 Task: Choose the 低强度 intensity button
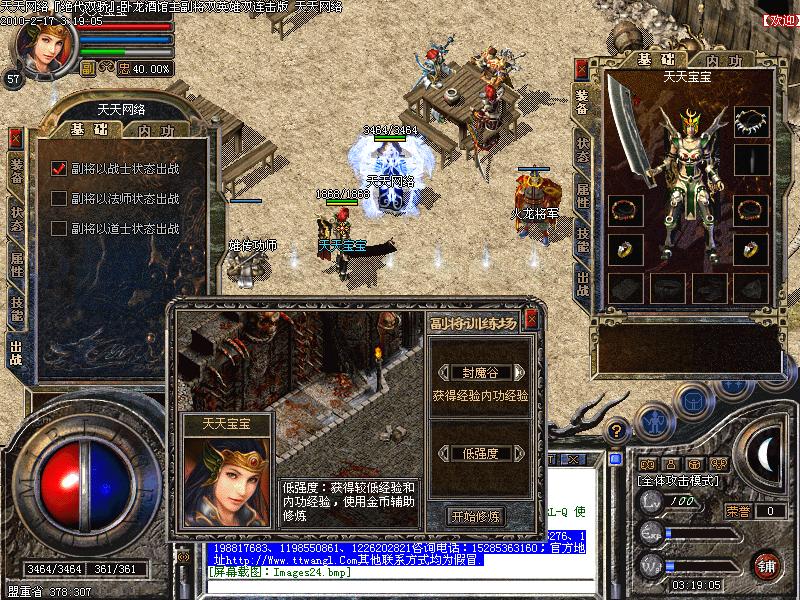point(479,453)
